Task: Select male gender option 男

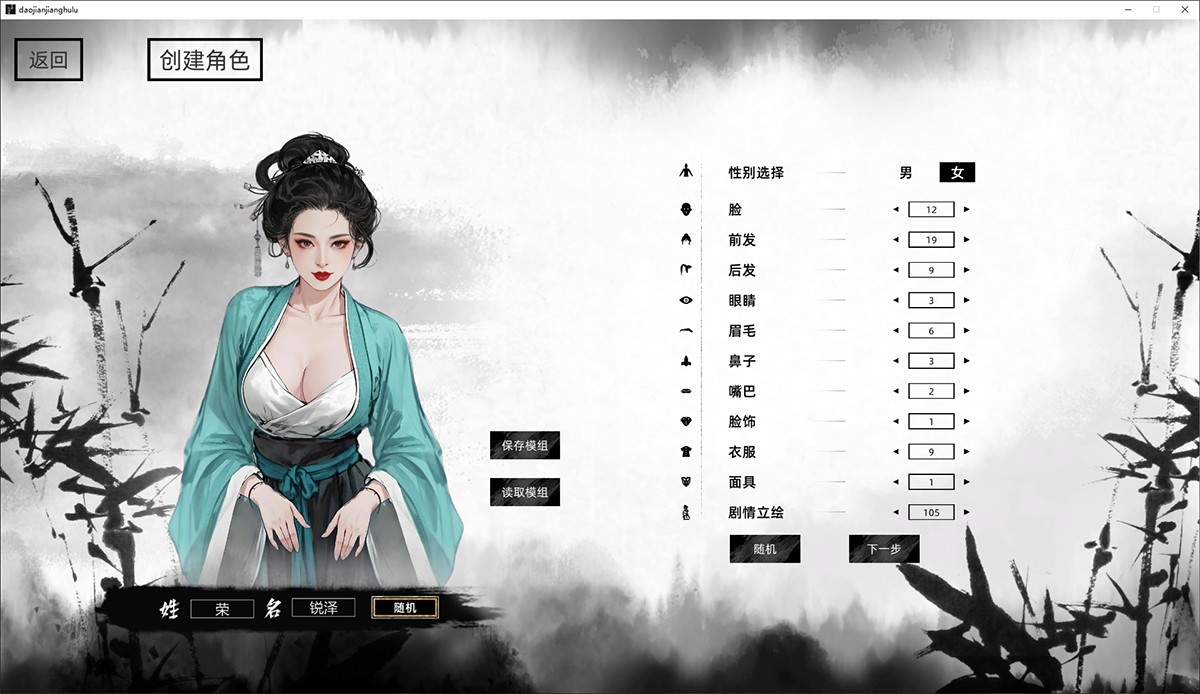Action: [906, 172]
